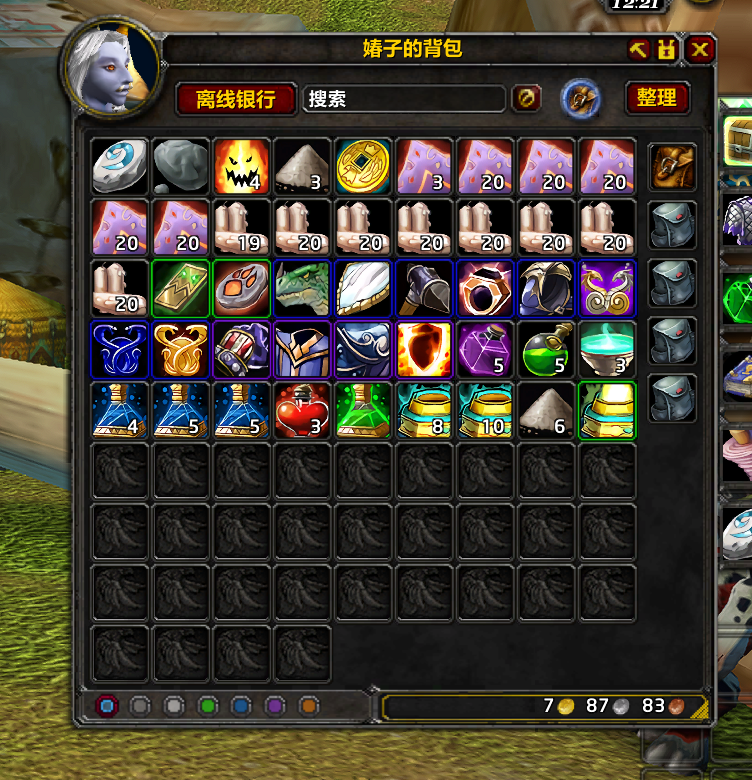Viewport: 752px width, 780px height.
Task: Choose the ring item with purple border
Action: coord(485,288)
